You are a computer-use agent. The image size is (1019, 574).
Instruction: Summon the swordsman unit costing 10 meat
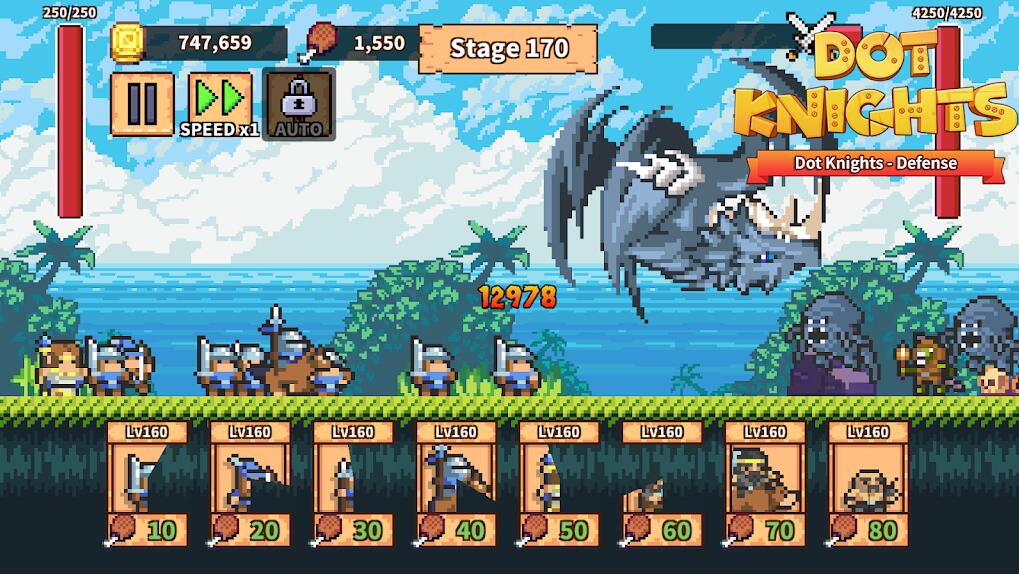pyautogui.click(x=147, y=485)
